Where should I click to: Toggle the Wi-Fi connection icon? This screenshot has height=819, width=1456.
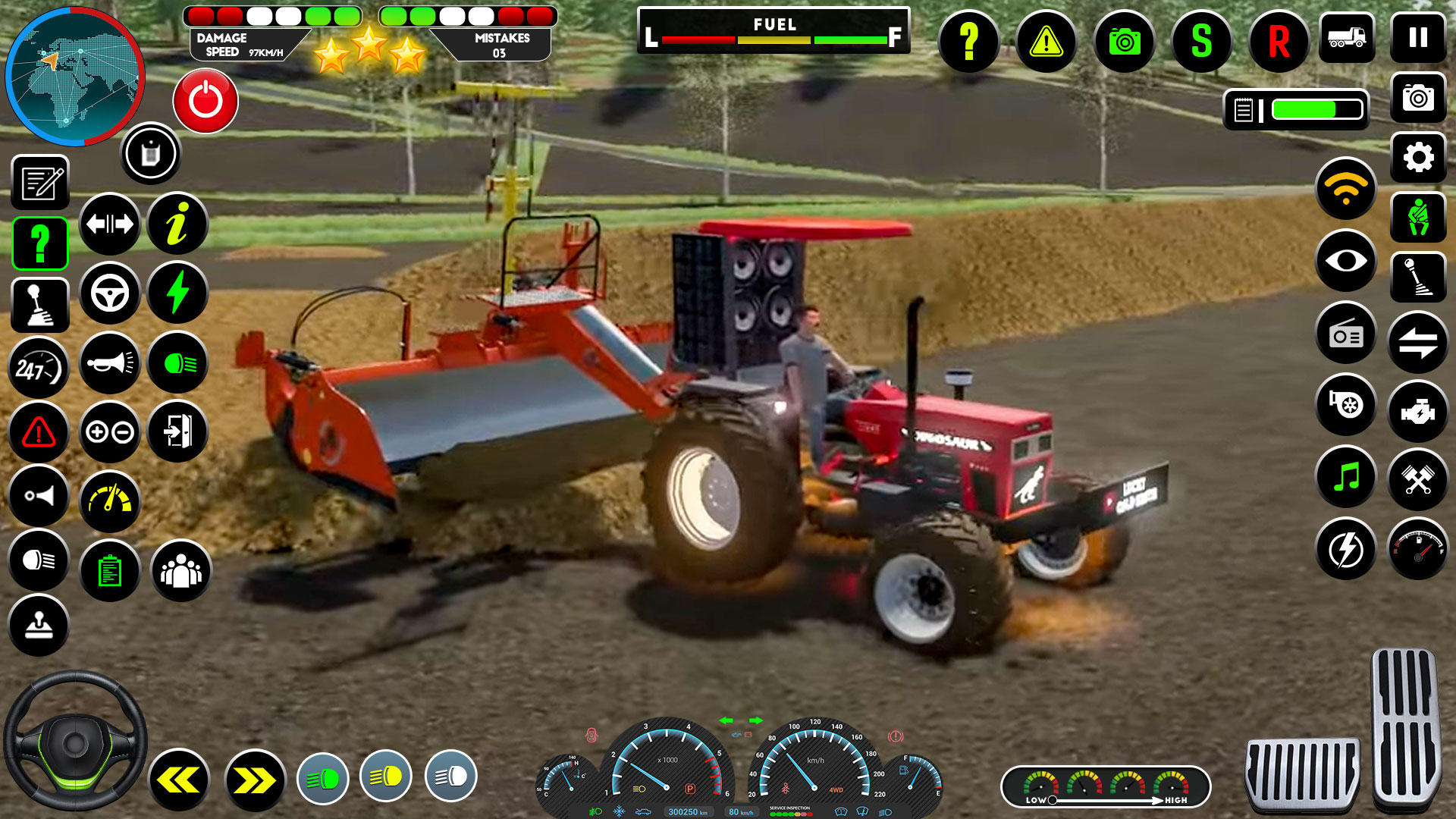tap(1345, 190)
